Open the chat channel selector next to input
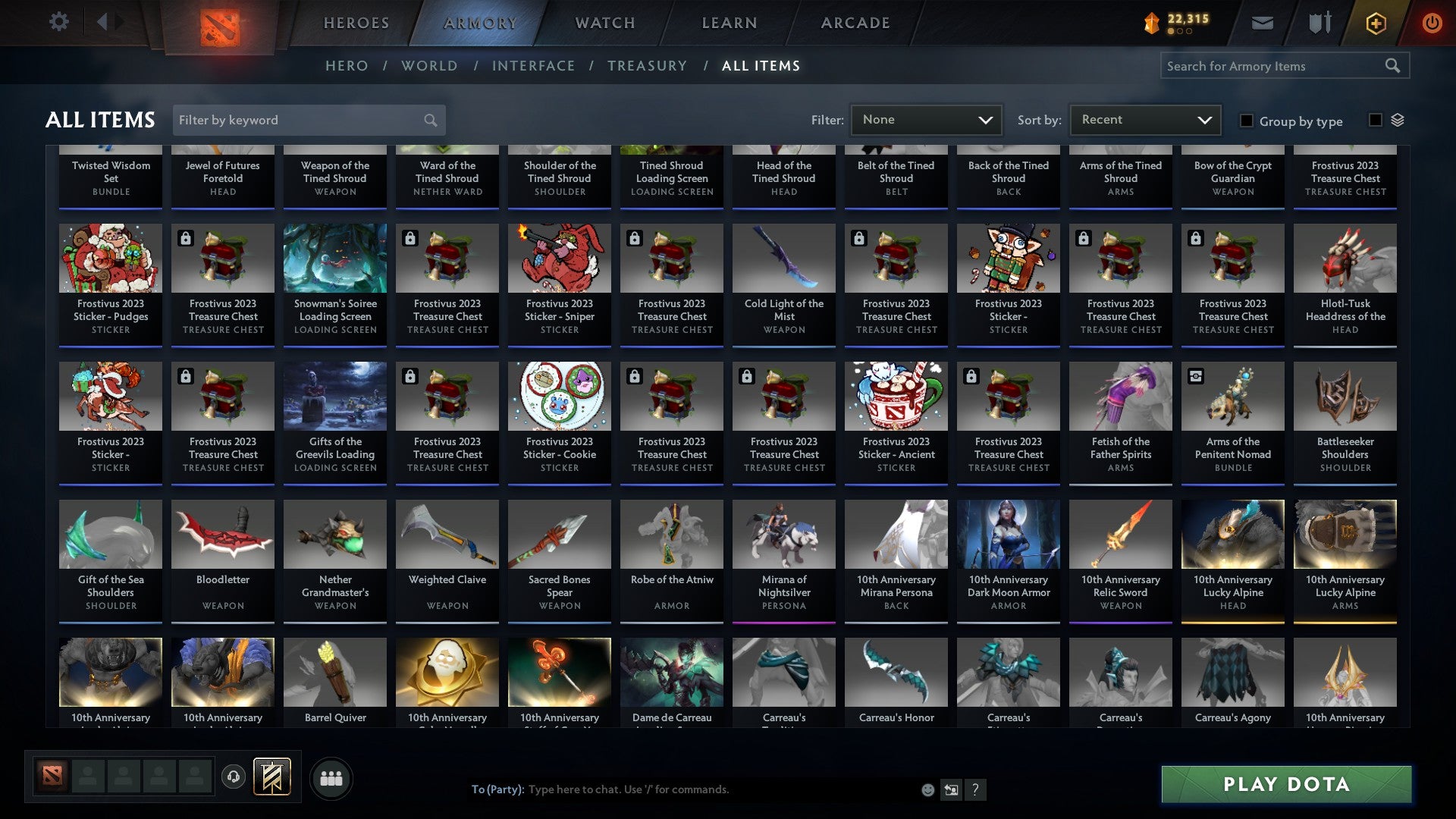Screen dimensions: 1456x819 [951, 789]
